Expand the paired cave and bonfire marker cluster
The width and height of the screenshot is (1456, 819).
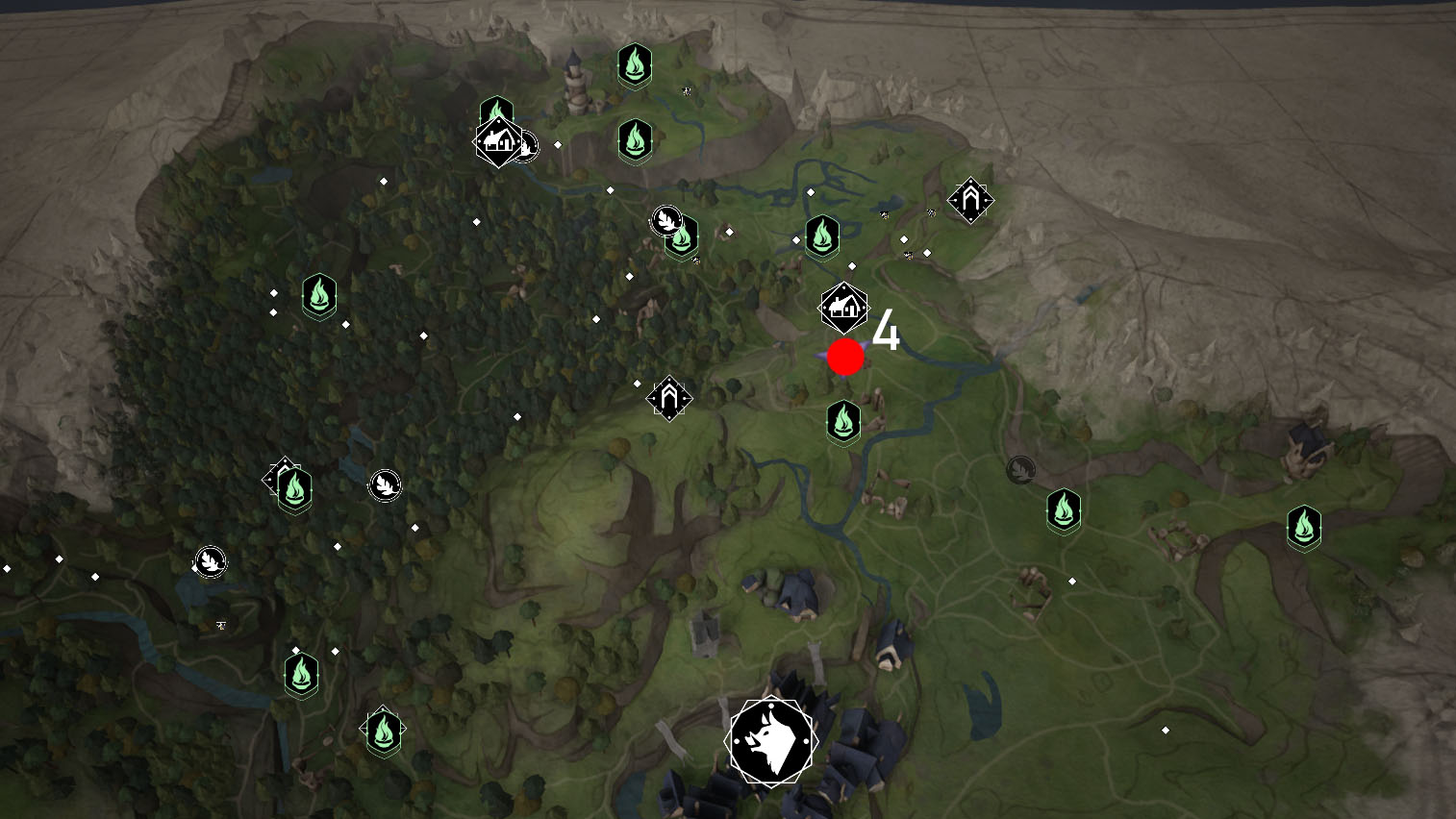click(x=289, y=481)
